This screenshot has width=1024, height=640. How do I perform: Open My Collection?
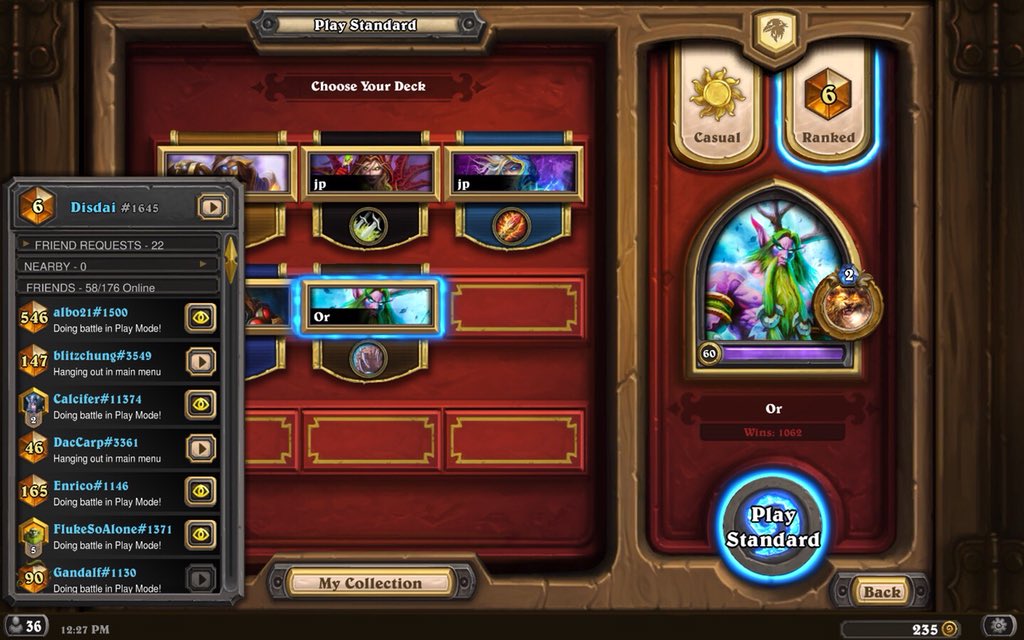pyautogui.click(x=370, y=583)
